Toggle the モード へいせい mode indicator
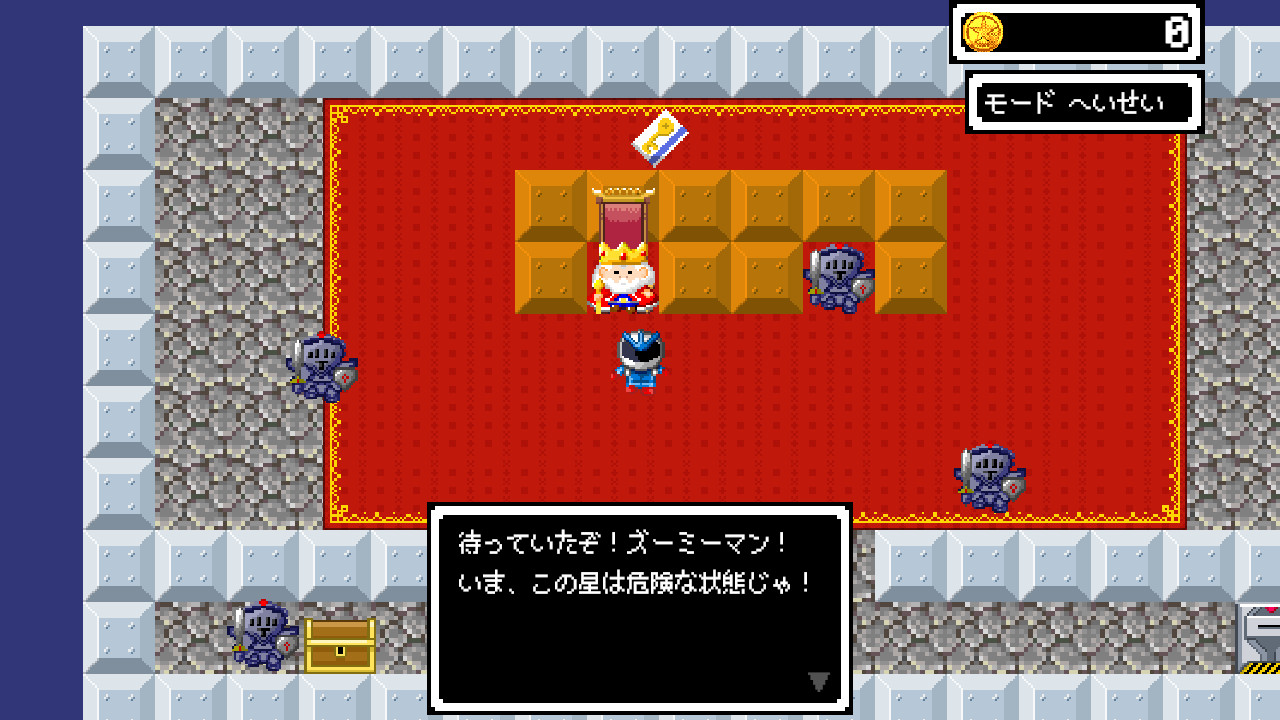This screenshot has width=1280, height=720. pyautogui.click(x=1082, y=102)
